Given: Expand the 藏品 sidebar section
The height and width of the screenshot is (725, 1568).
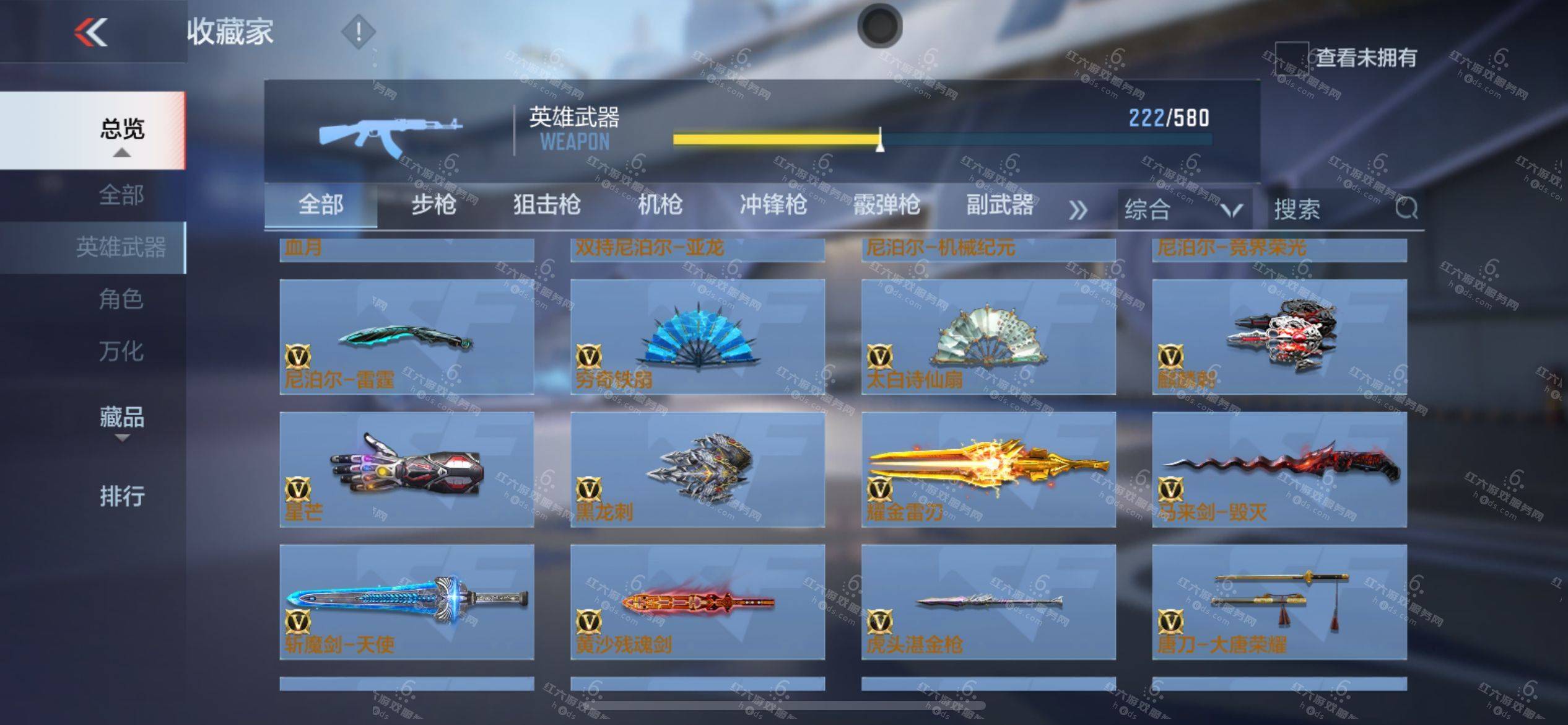Looking at the screenshot, I should pyautogui.click(x=122, y=419).
